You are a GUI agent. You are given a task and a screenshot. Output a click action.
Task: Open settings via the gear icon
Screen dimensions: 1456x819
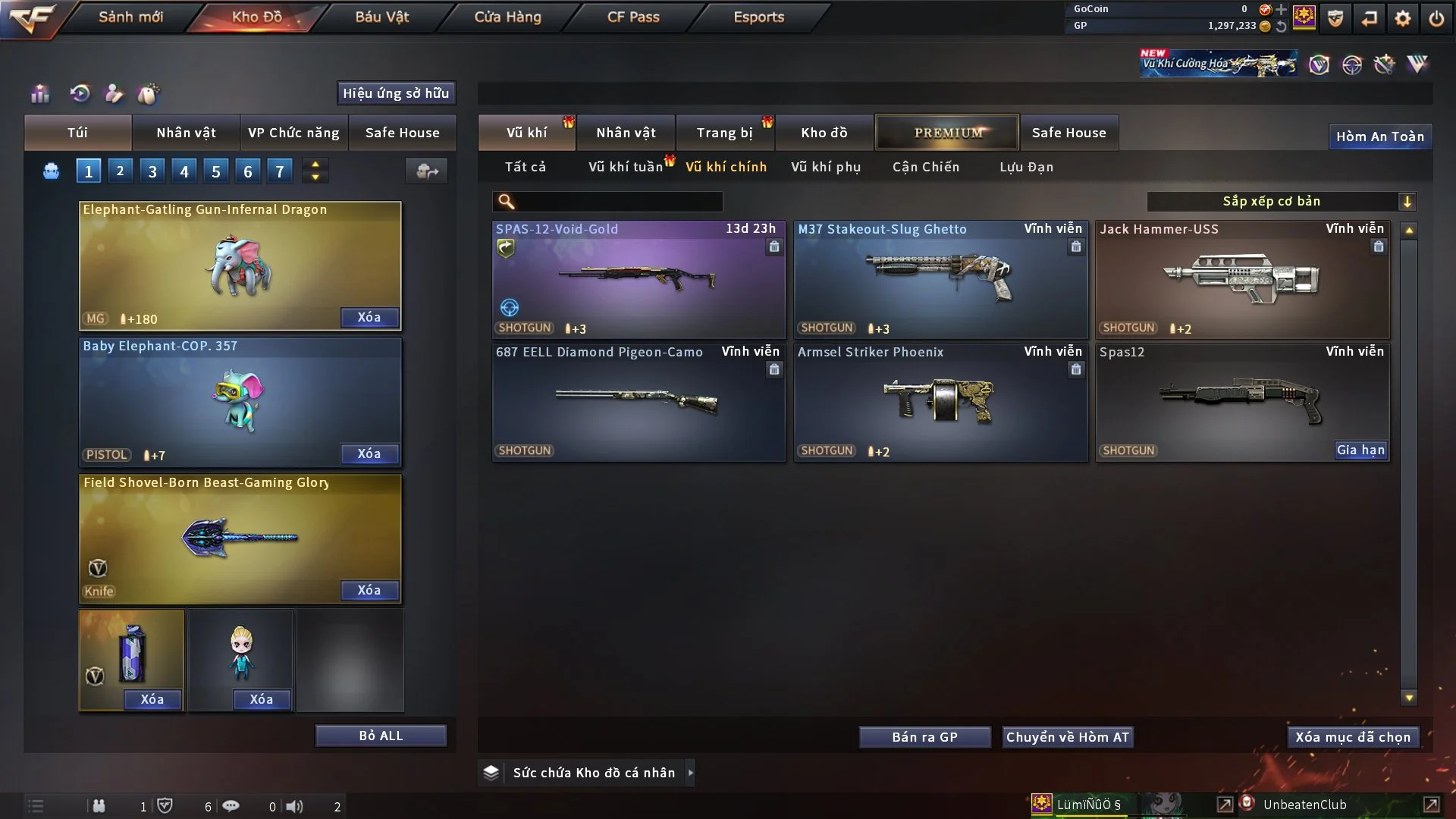click(1403, 18)
